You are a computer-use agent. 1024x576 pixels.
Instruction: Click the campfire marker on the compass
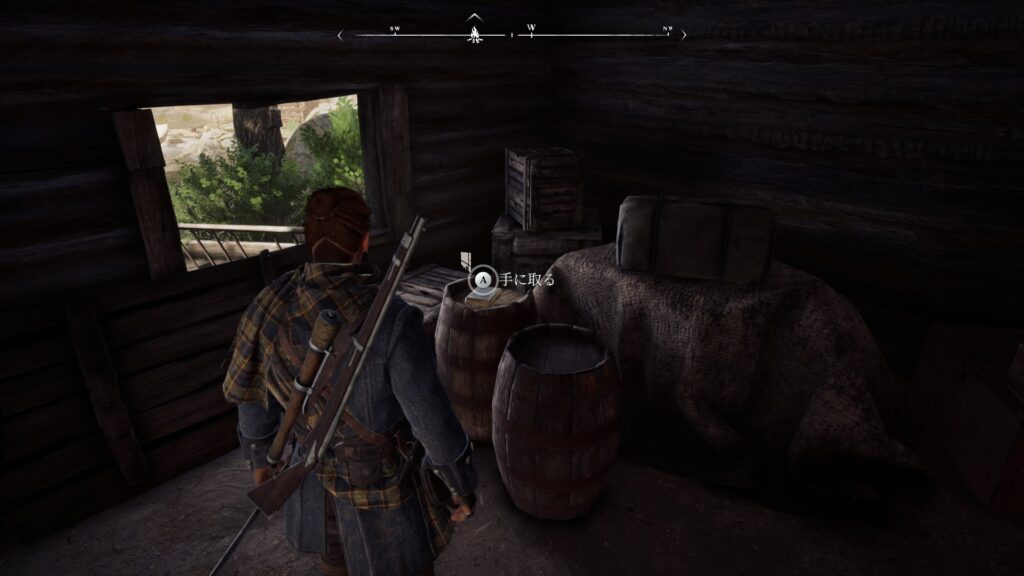tap(473, 35)
